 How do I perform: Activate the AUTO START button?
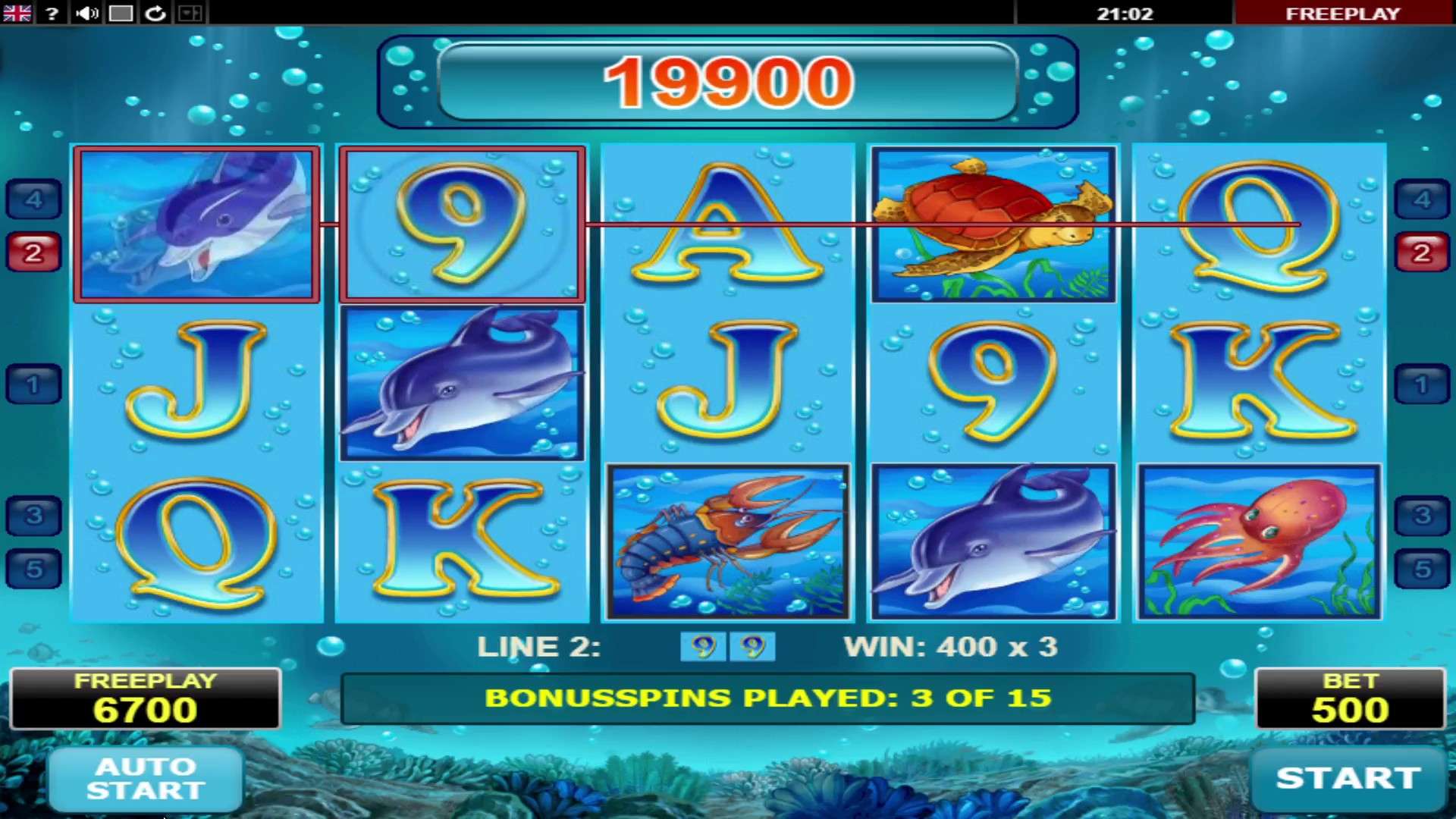point(146,778)
